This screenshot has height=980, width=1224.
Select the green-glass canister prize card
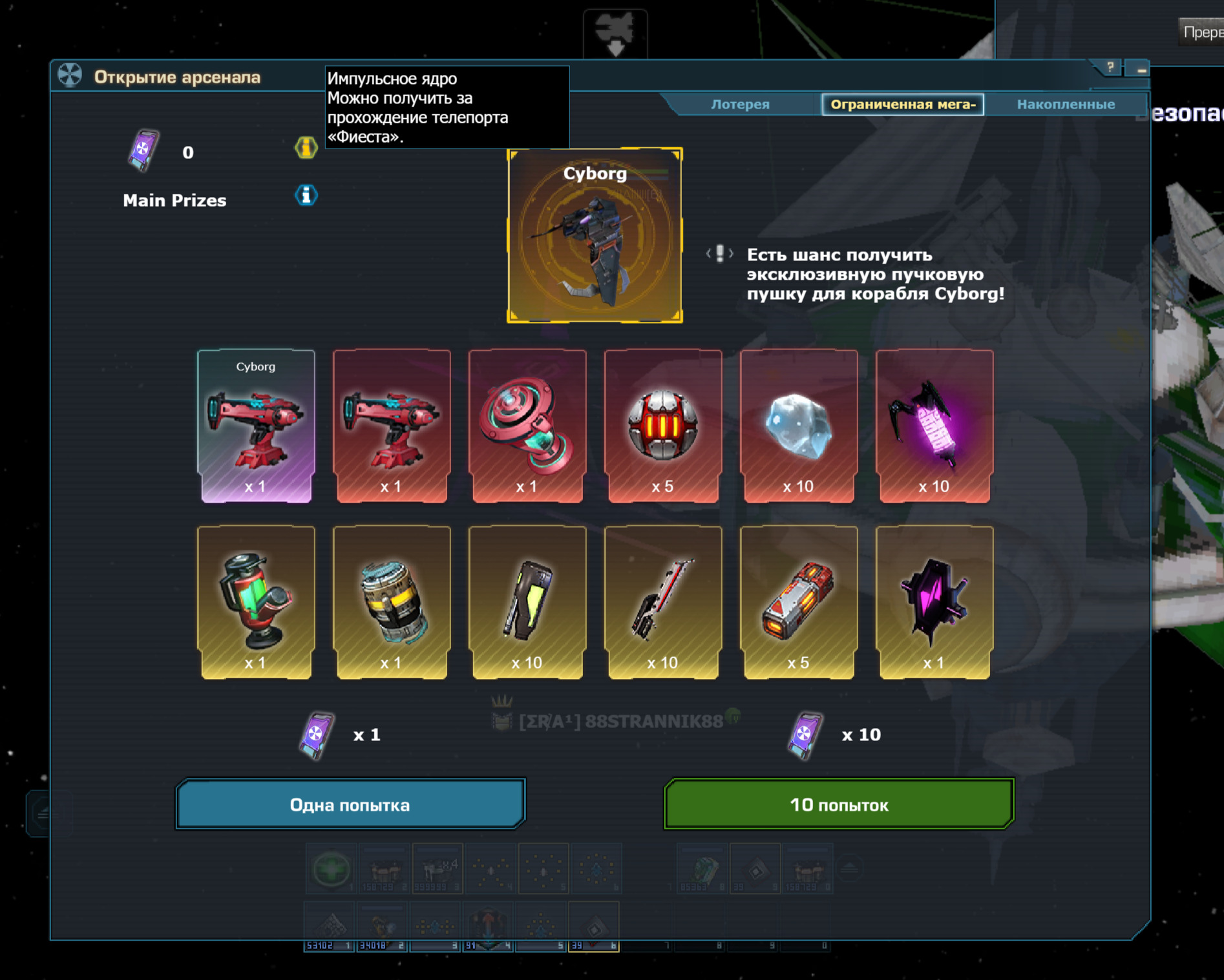tap(256, 602)
